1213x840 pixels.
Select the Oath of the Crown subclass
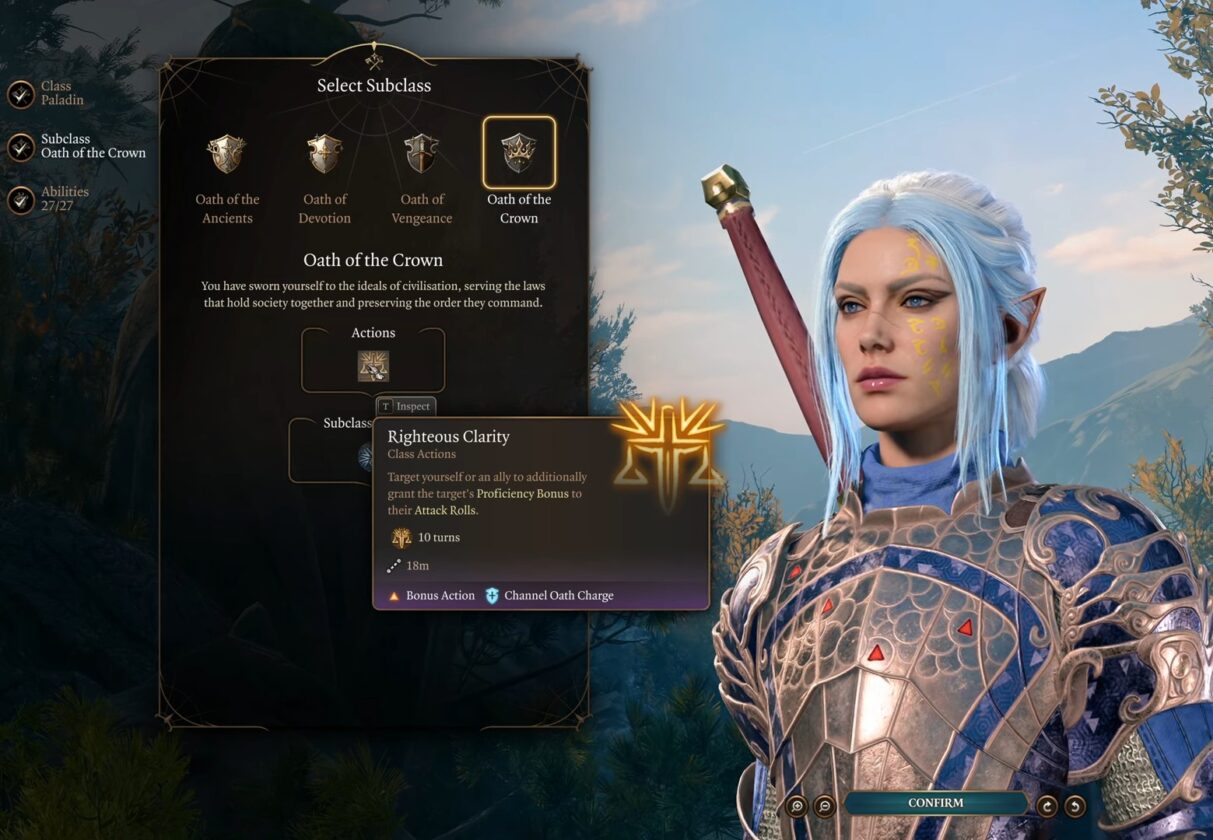pyautogui.click(x=519, y=153)
